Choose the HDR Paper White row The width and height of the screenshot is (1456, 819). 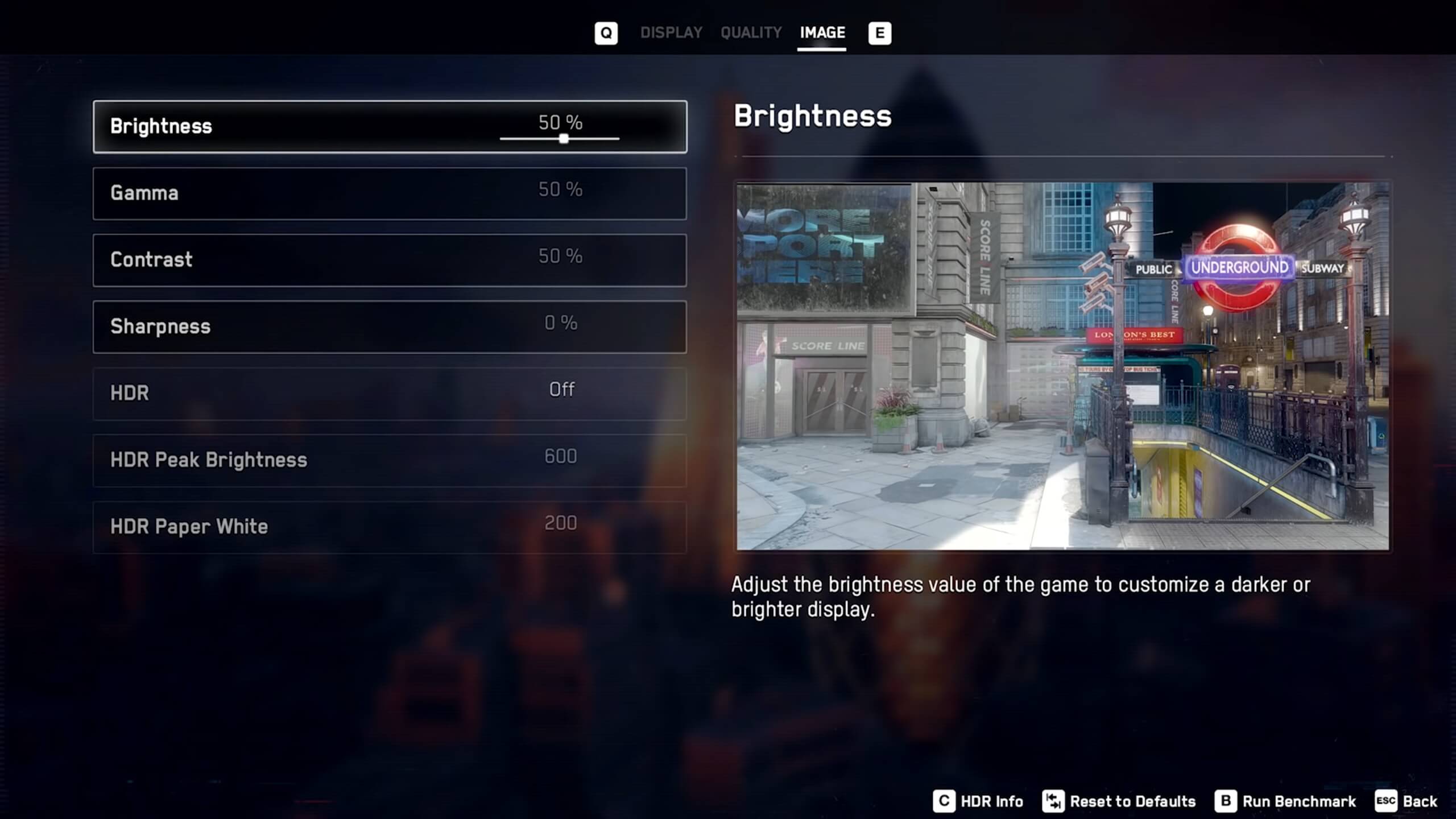390,527
